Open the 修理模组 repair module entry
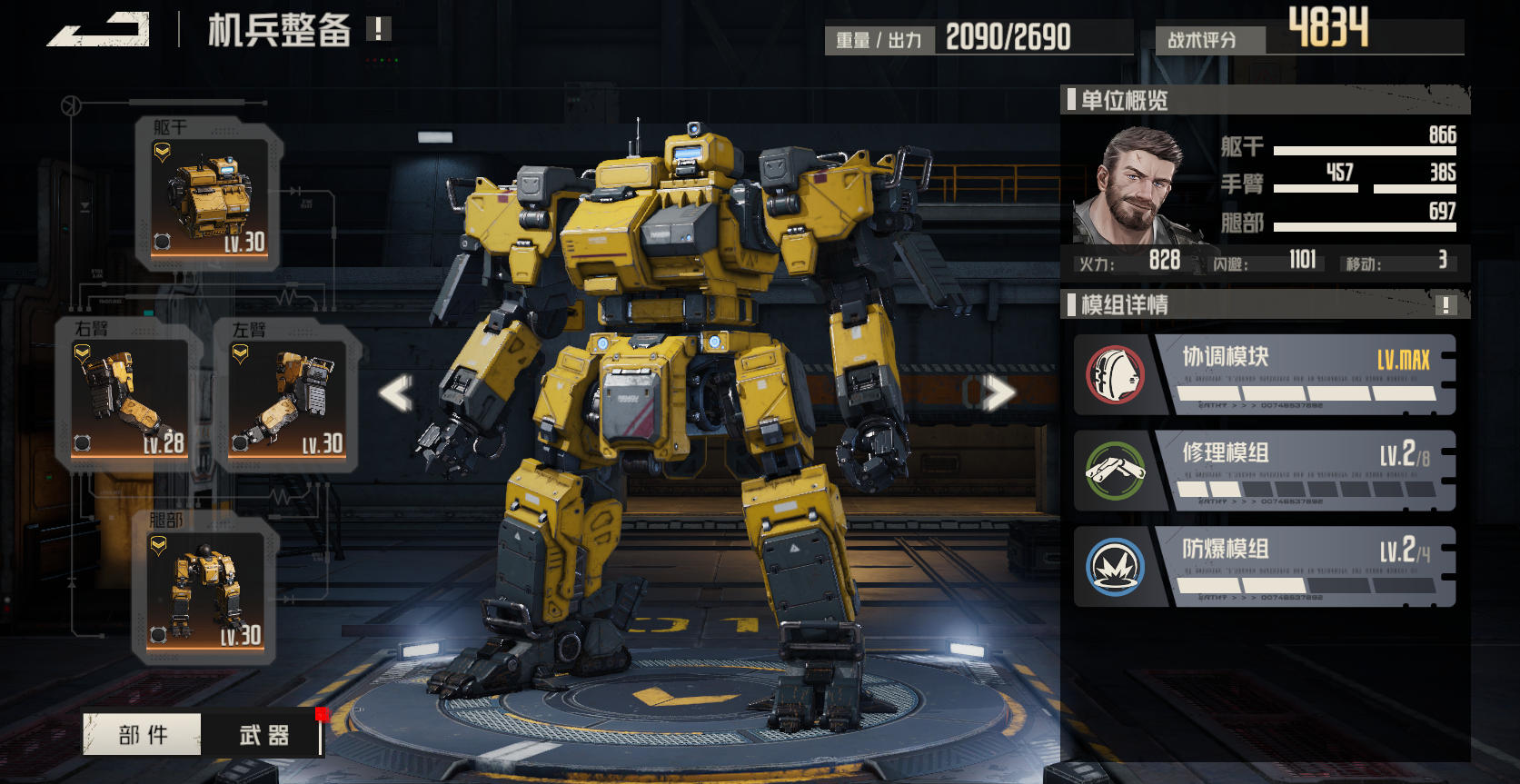1520x784 pixels. tap(1266, 471)
